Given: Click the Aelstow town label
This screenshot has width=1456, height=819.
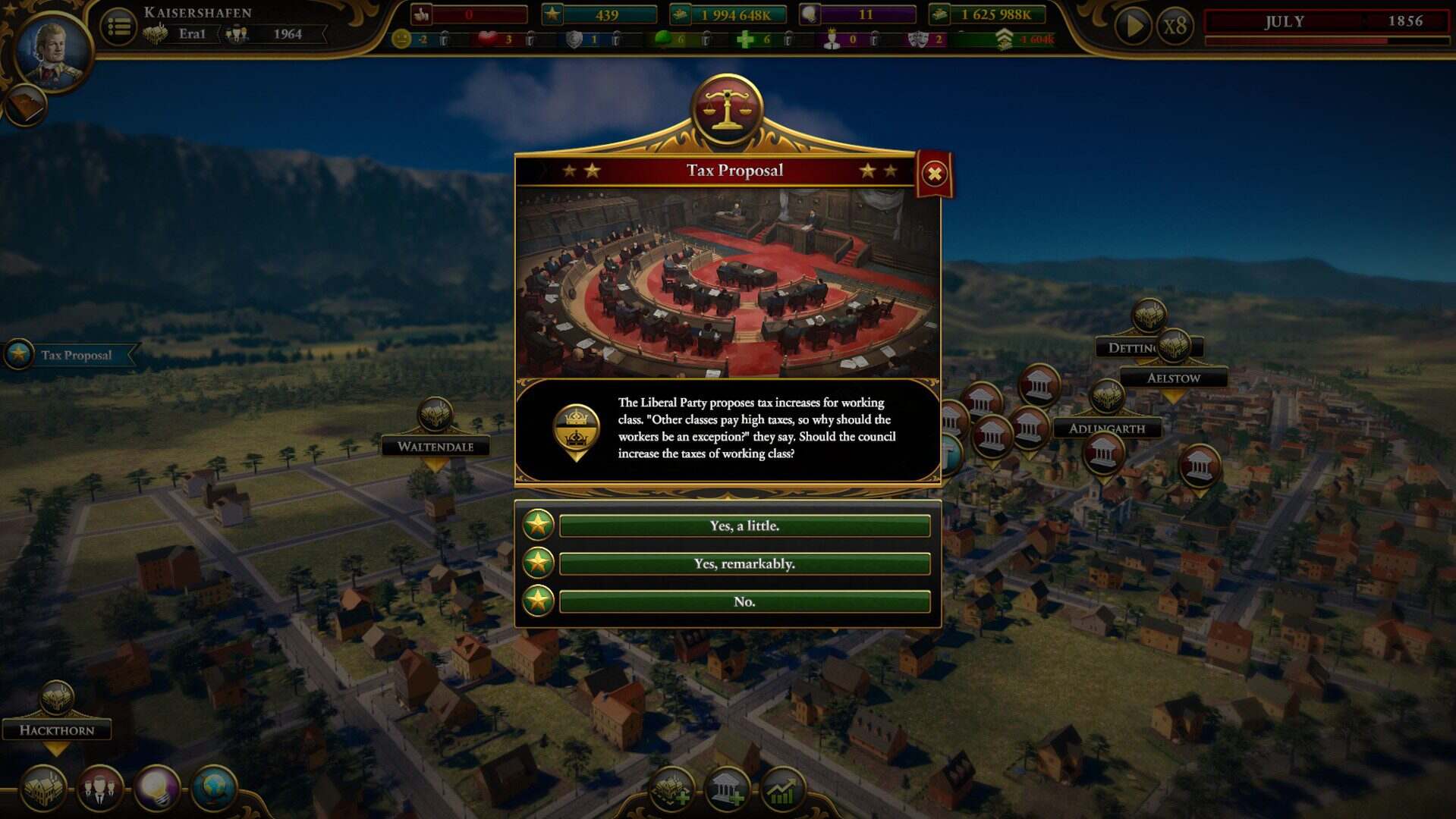Looking at the screenshot, I should pos(1173,378).
